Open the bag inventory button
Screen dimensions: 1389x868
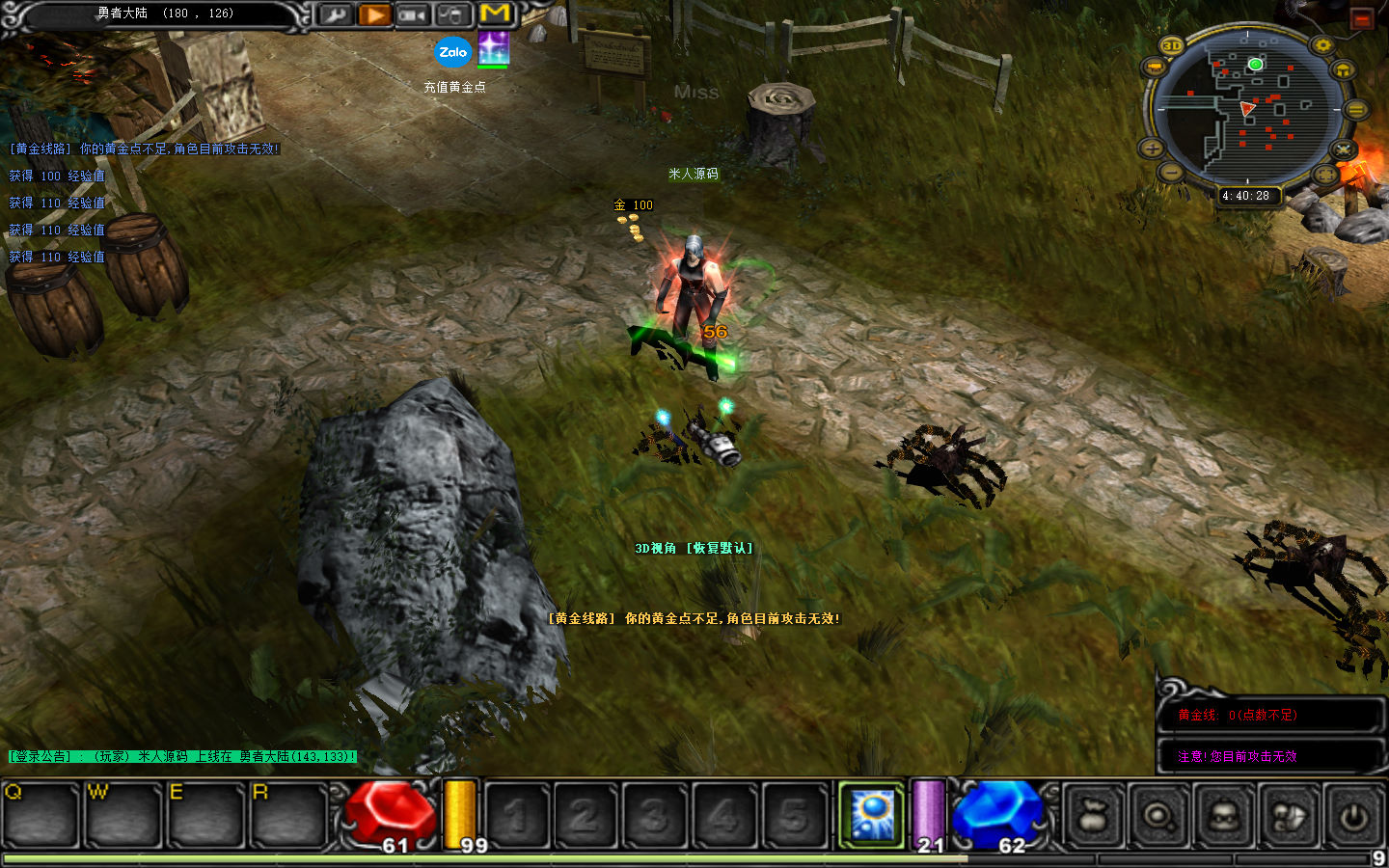[x=1093, y=817]
